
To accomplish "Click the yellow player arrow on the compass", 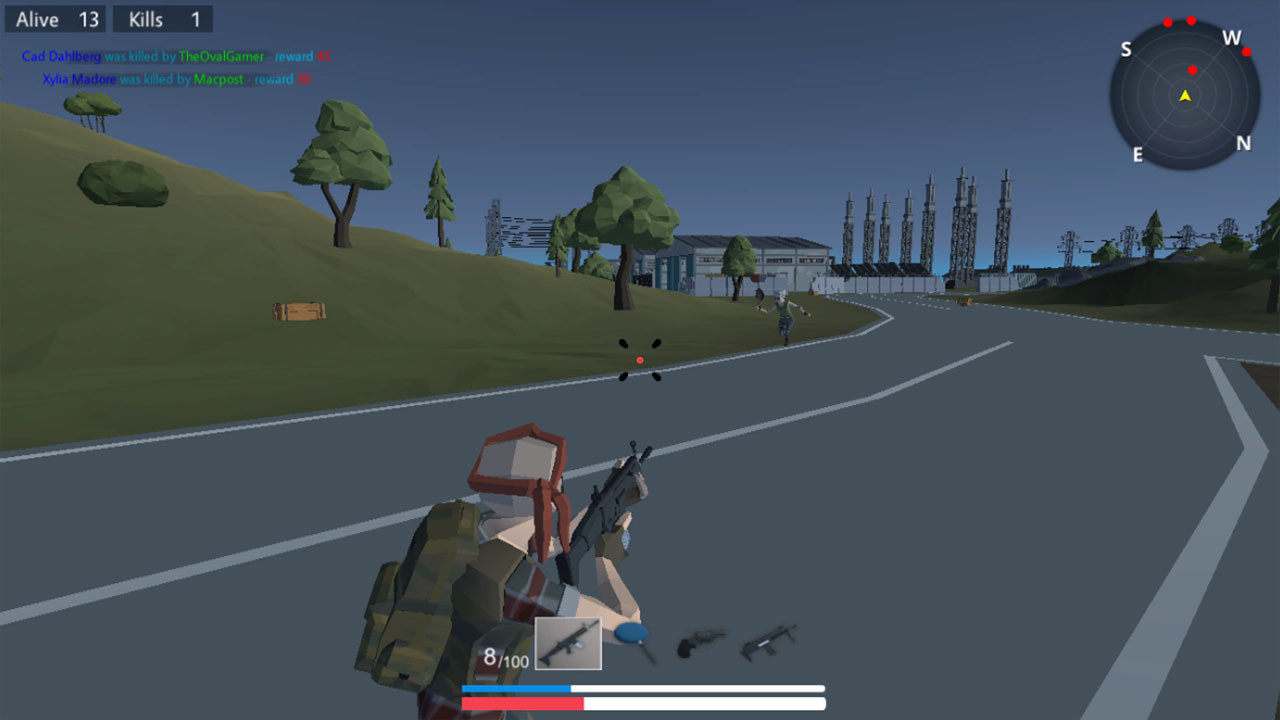I will coord(1184,96).
